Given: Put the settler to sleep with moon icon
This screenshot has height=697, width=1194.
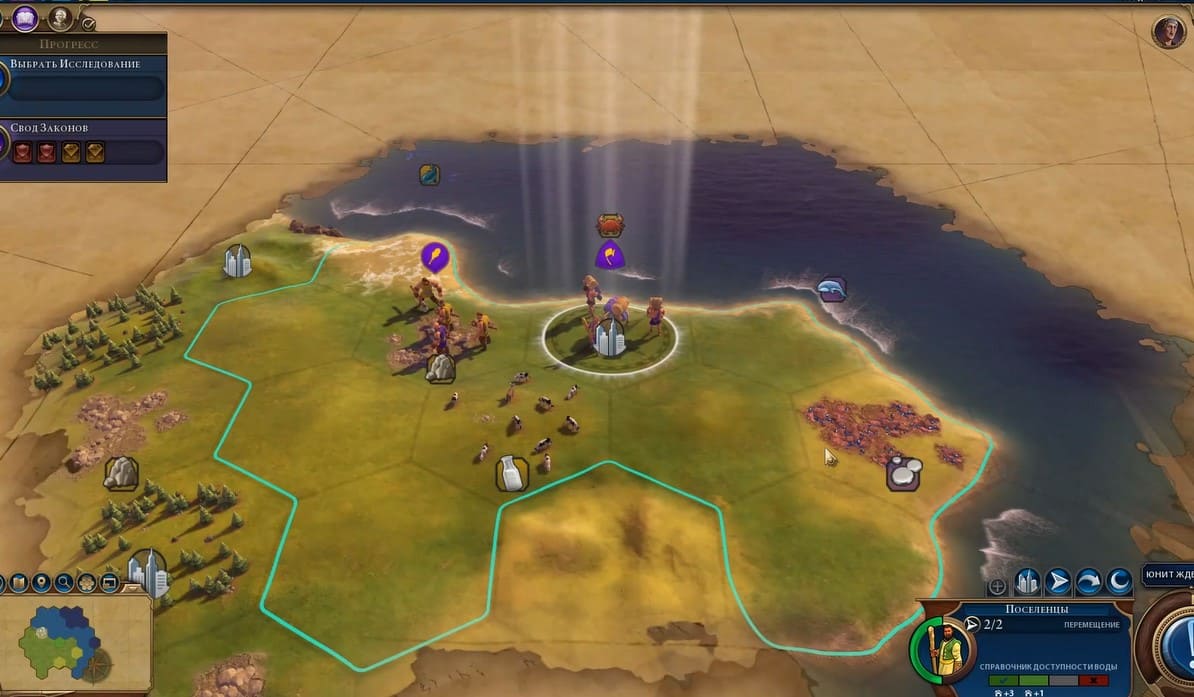Looking at the screenshot, I should coord(1119,582).
